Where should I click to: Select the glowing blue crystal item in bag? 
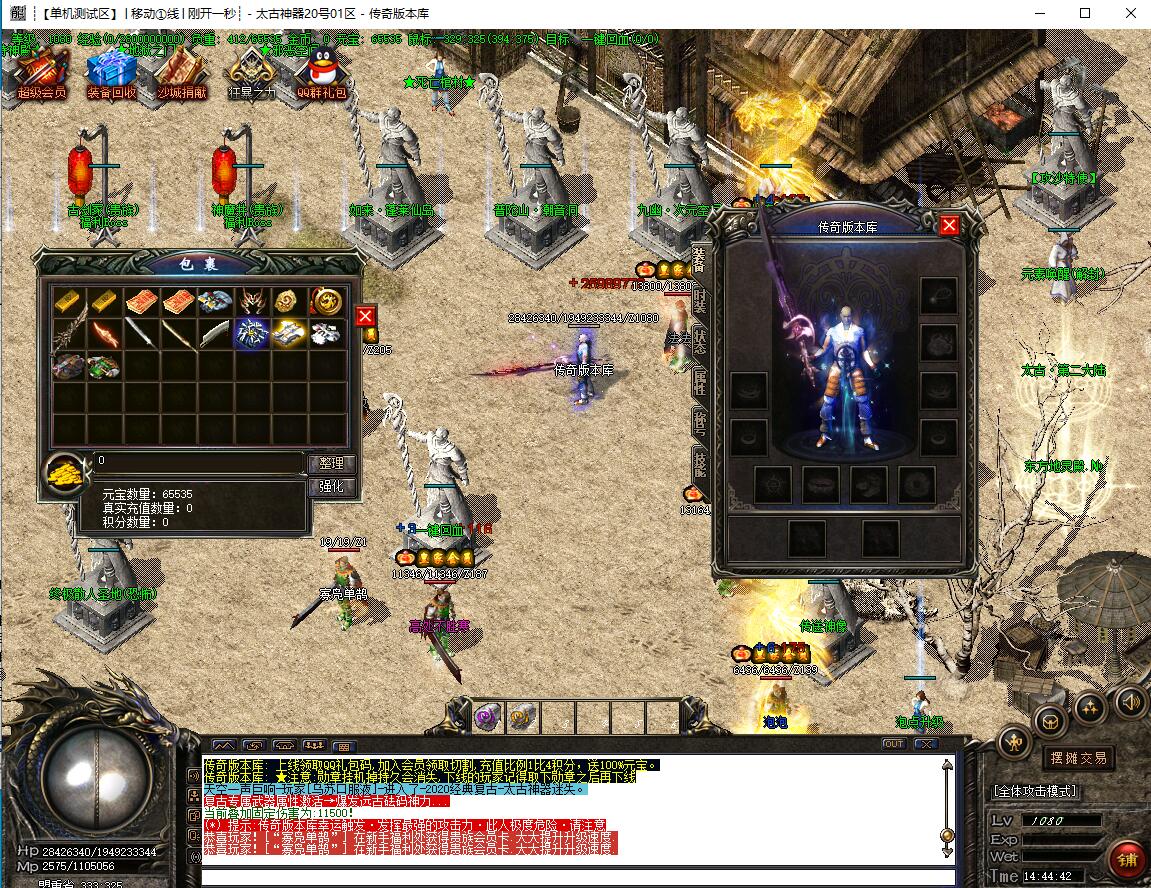(249, 333)
